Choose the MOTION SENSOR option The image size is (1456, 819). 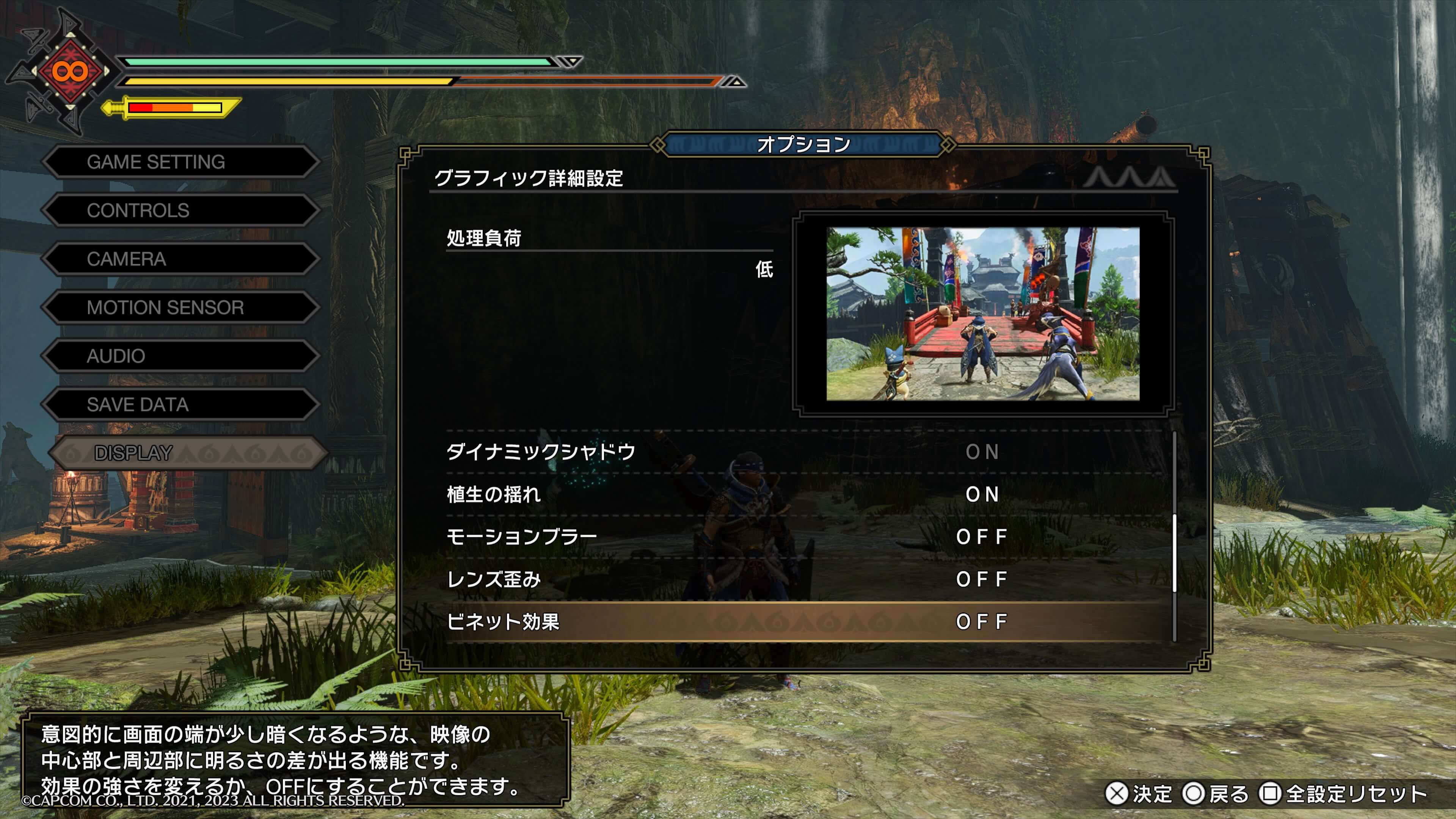click(180, 308)
